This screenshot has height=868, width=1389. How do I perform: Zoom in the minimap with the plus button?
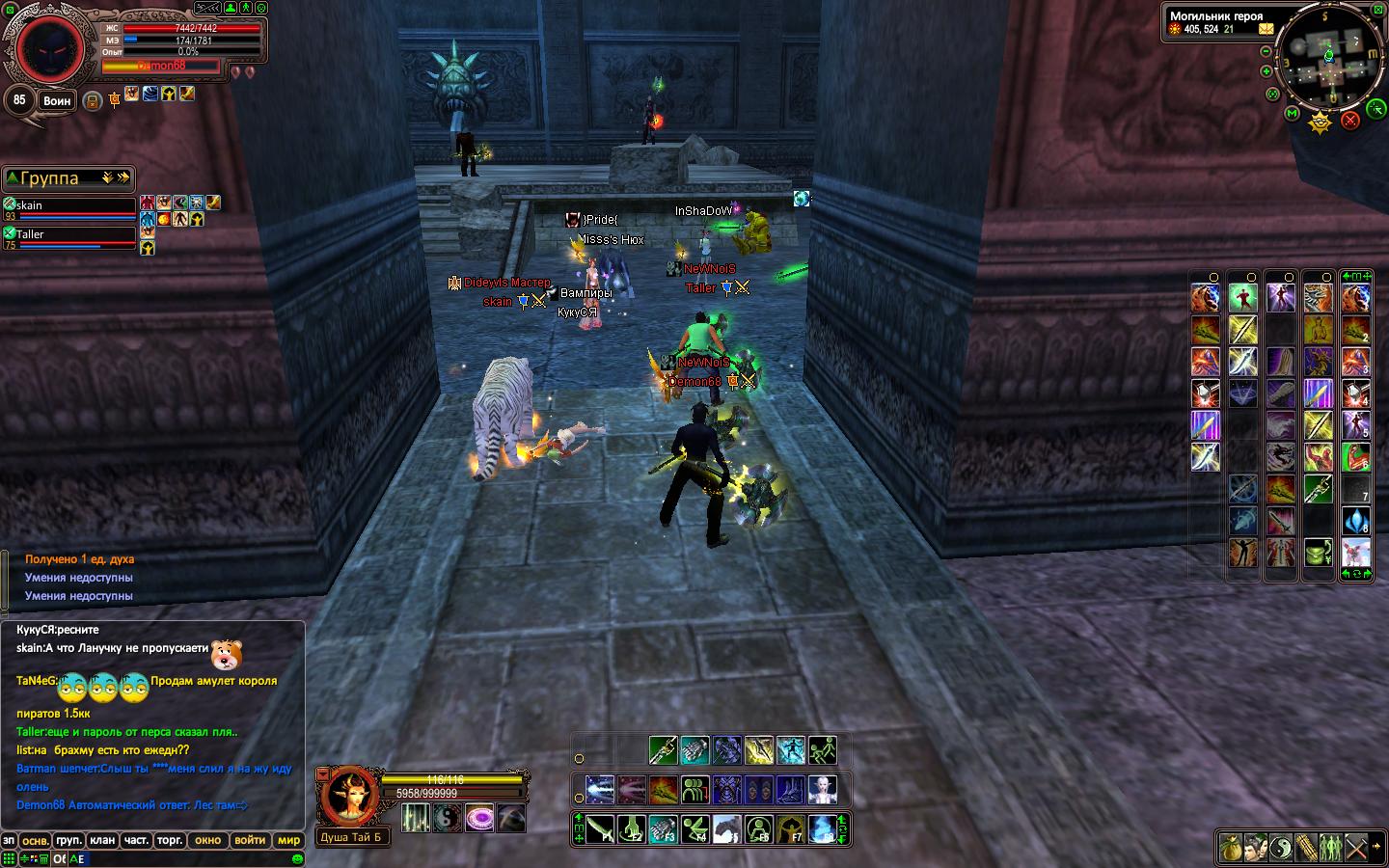click(1266, 71)
